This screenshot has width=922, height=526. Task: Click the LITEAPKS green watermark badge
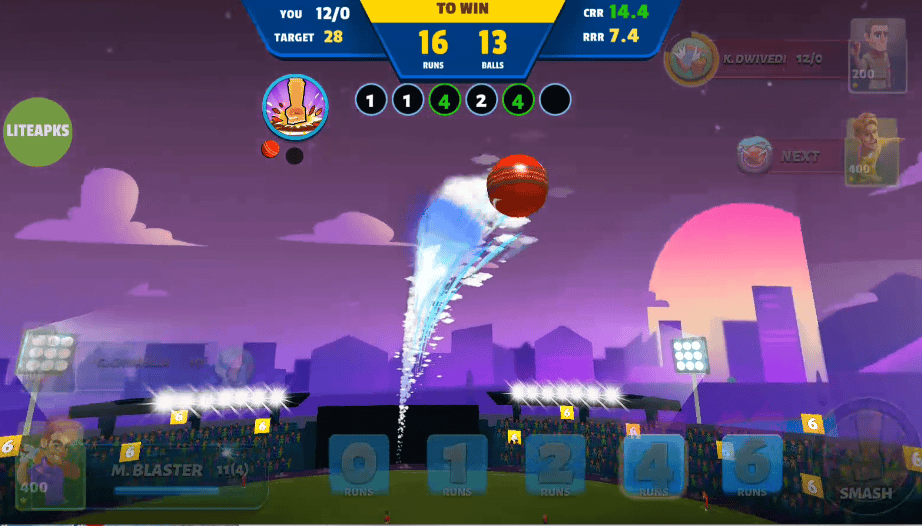[40, 131]
